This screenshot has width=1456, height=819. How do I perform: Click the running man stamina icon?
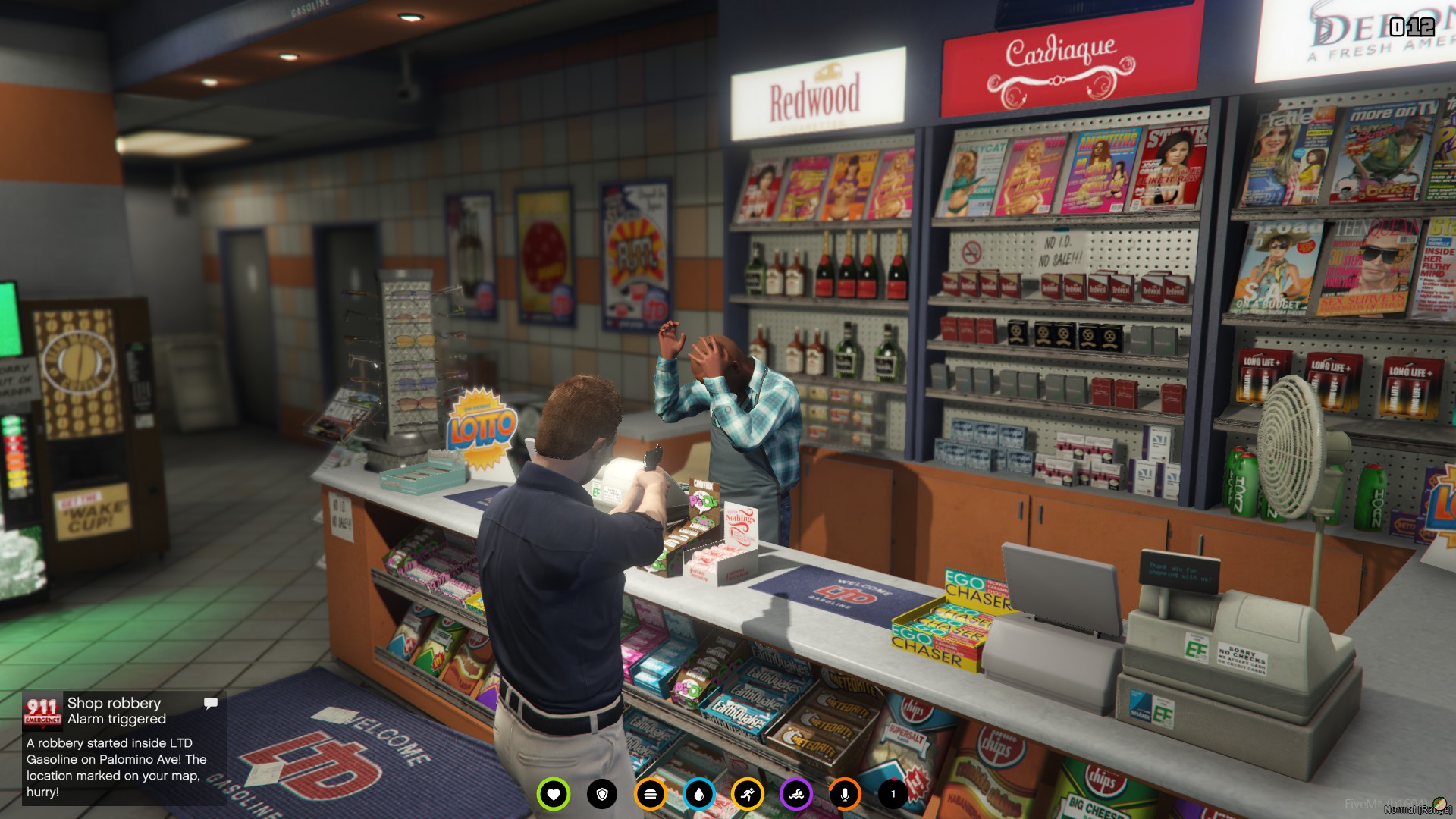[x=748, y=794]
